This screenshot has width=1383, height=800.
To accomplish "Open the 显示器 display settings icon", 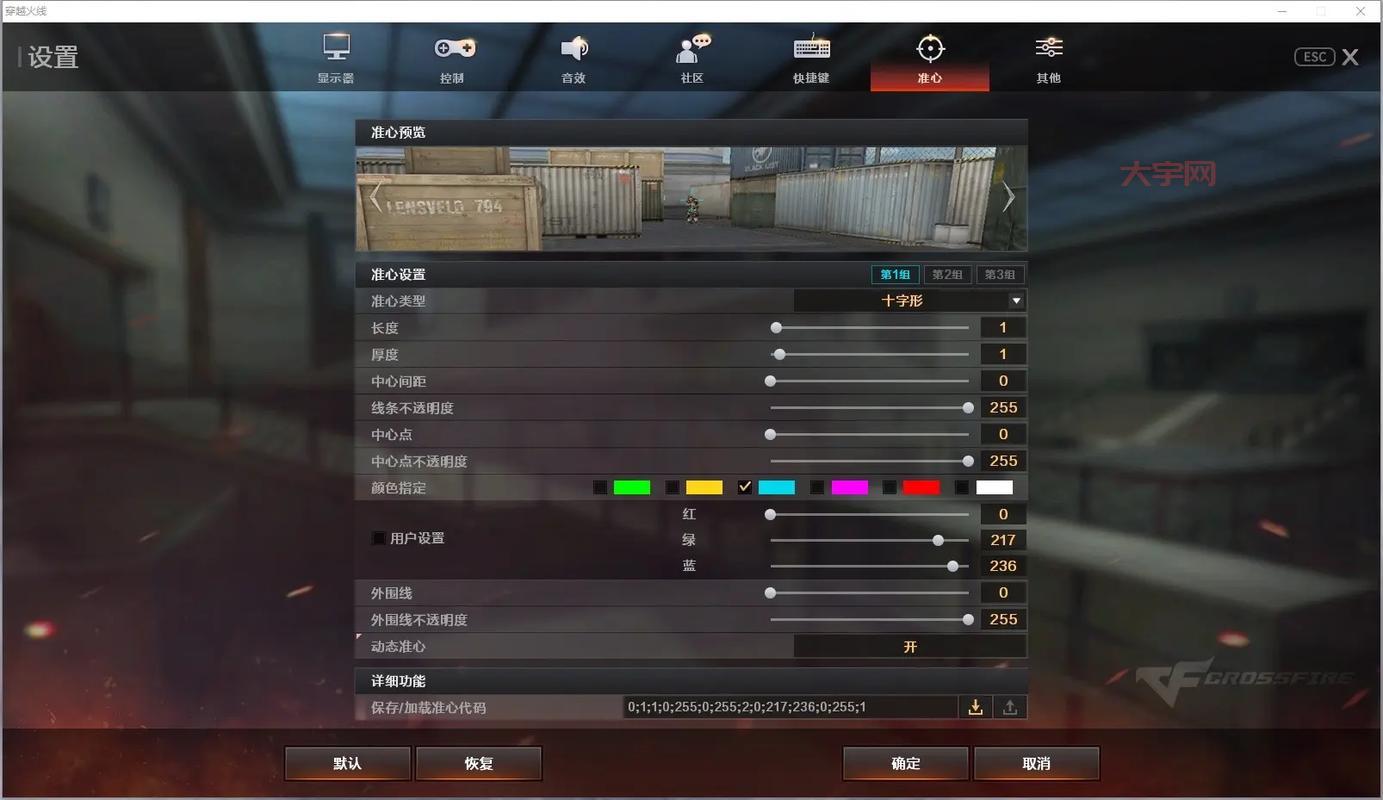I will click(335, 57).
